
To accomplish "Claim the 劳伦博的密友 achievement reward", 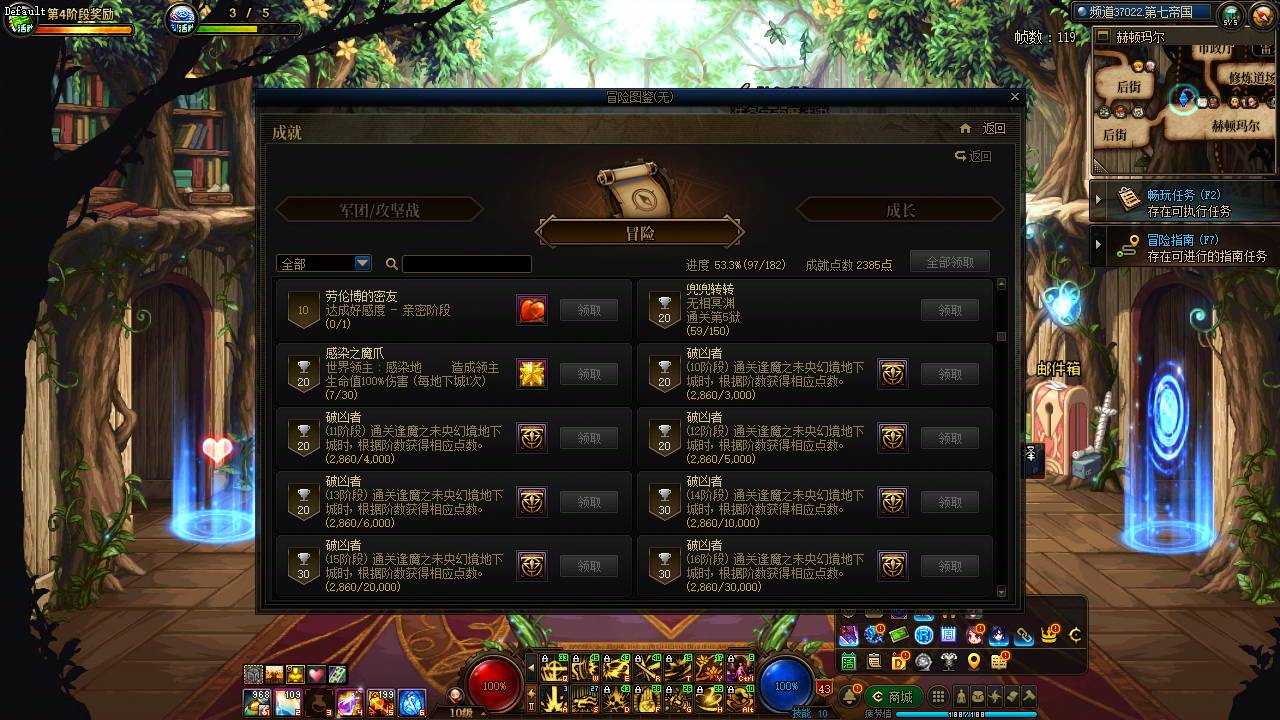I will pyautogui.click(x=589, y=310).
